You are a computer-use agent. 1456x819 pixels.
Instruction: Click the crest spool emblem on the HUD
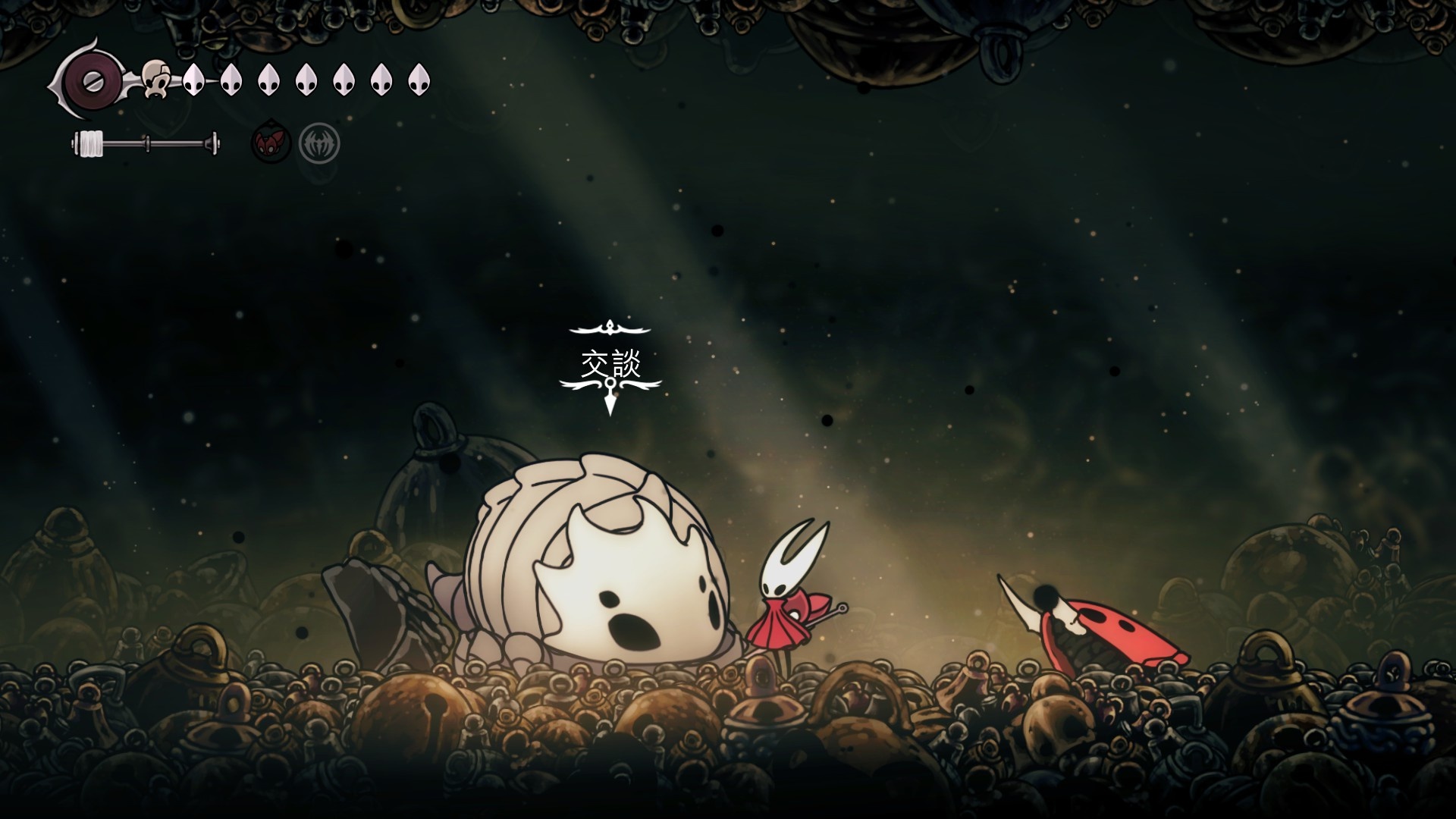tap(90, 80)
